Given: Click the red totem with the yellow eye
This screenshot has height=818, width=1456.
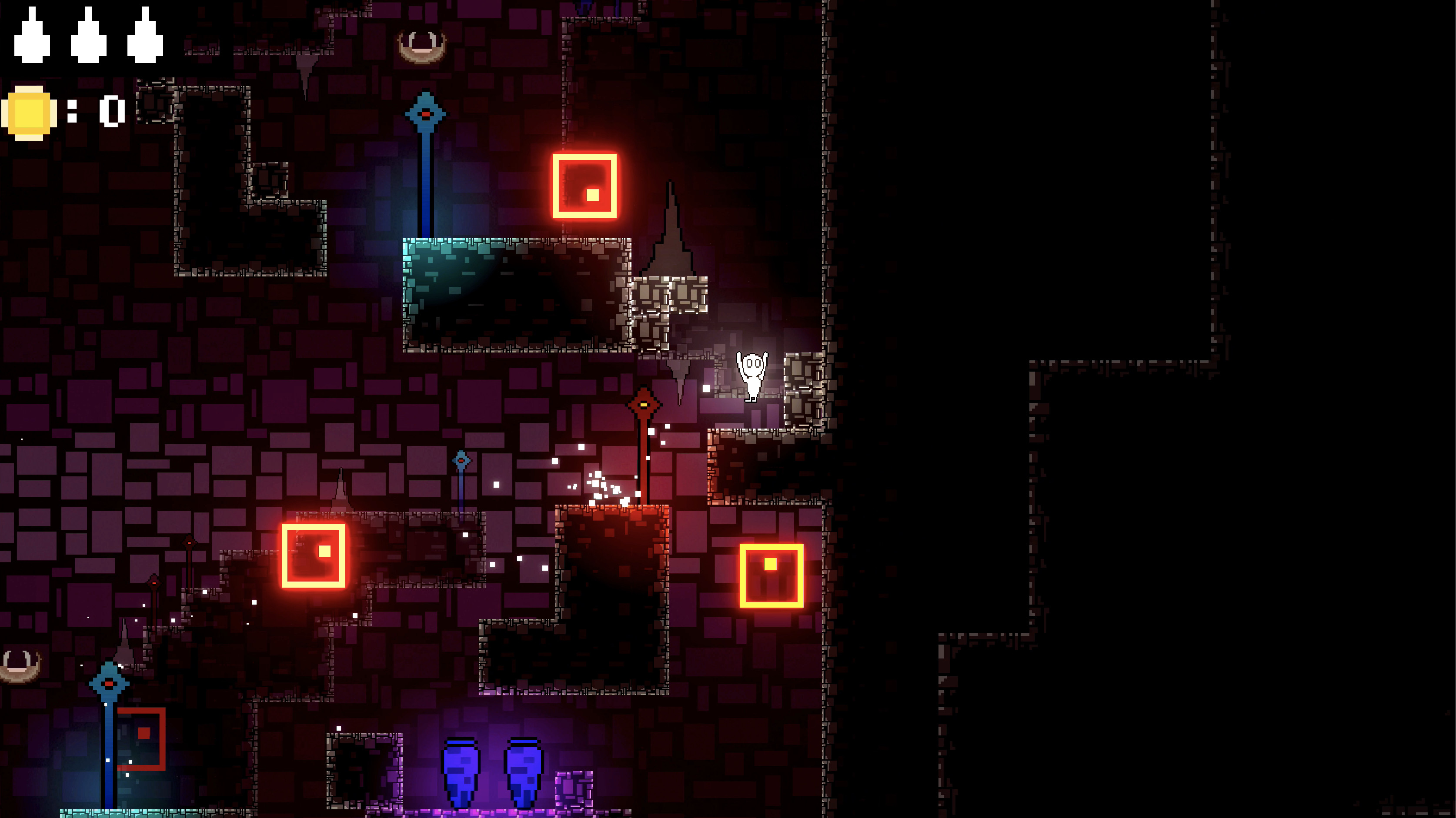Looking at the screenshot, I should pyautogui.click(x=645, y=405).
